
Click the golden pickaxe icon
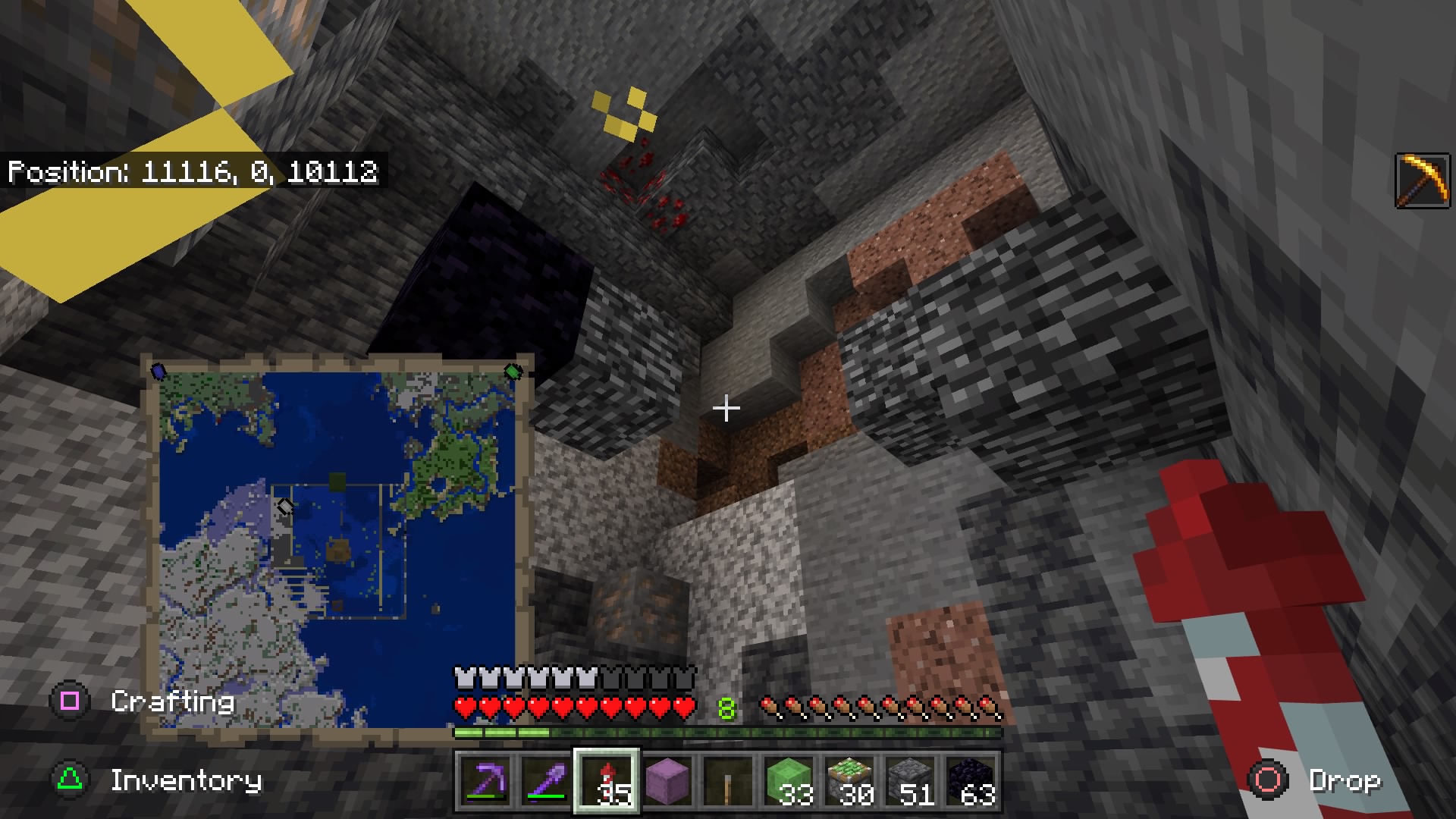click(1423, 180)
